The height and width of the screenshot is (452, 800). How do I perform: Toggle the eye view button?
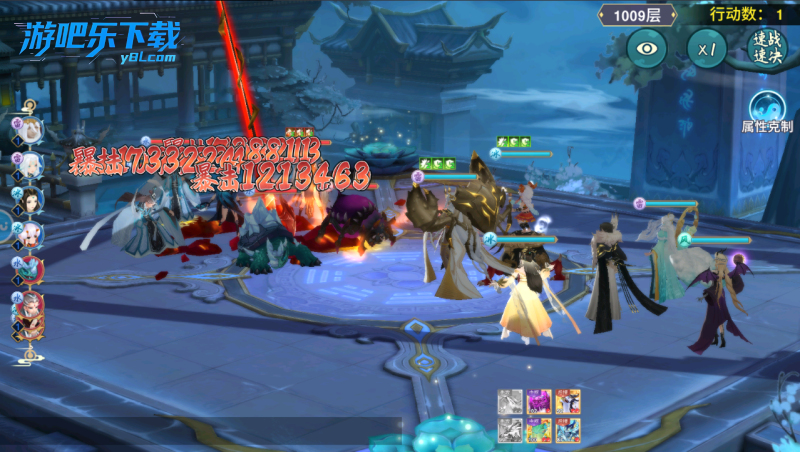tap(647, 48)
